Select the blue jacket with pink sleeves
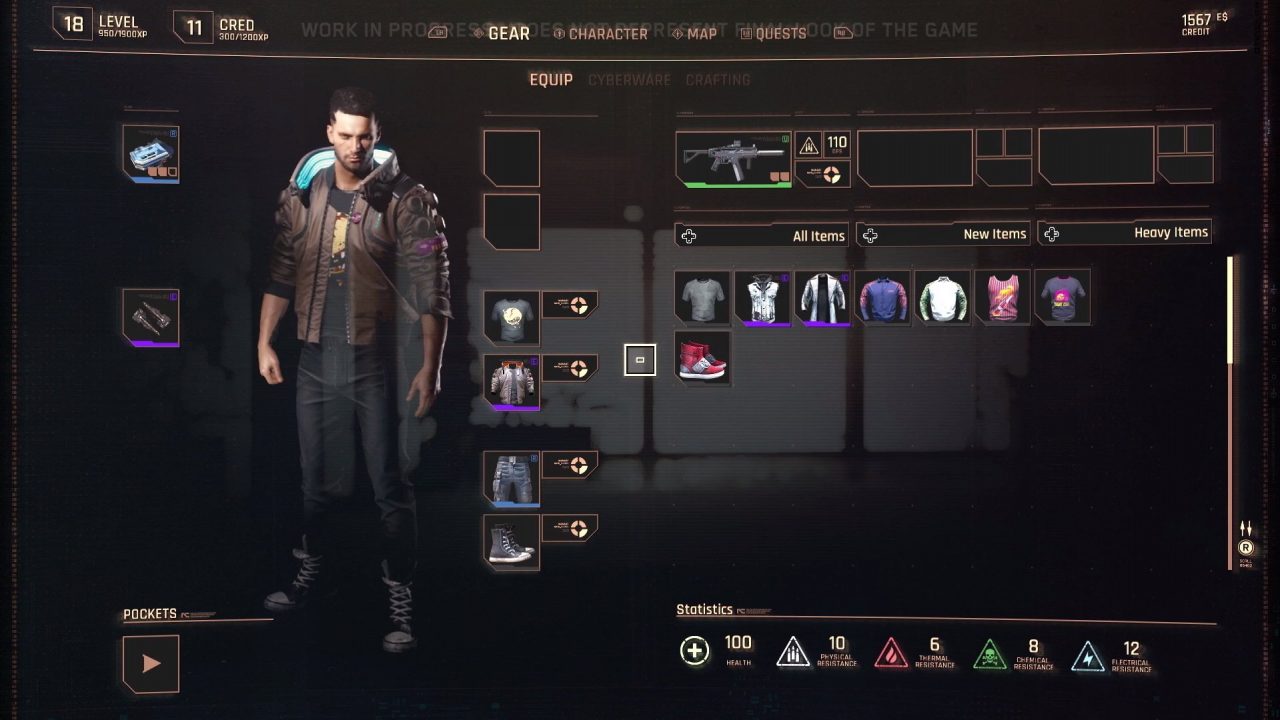Screen dimensions: 1280x720 pos(882,297)
